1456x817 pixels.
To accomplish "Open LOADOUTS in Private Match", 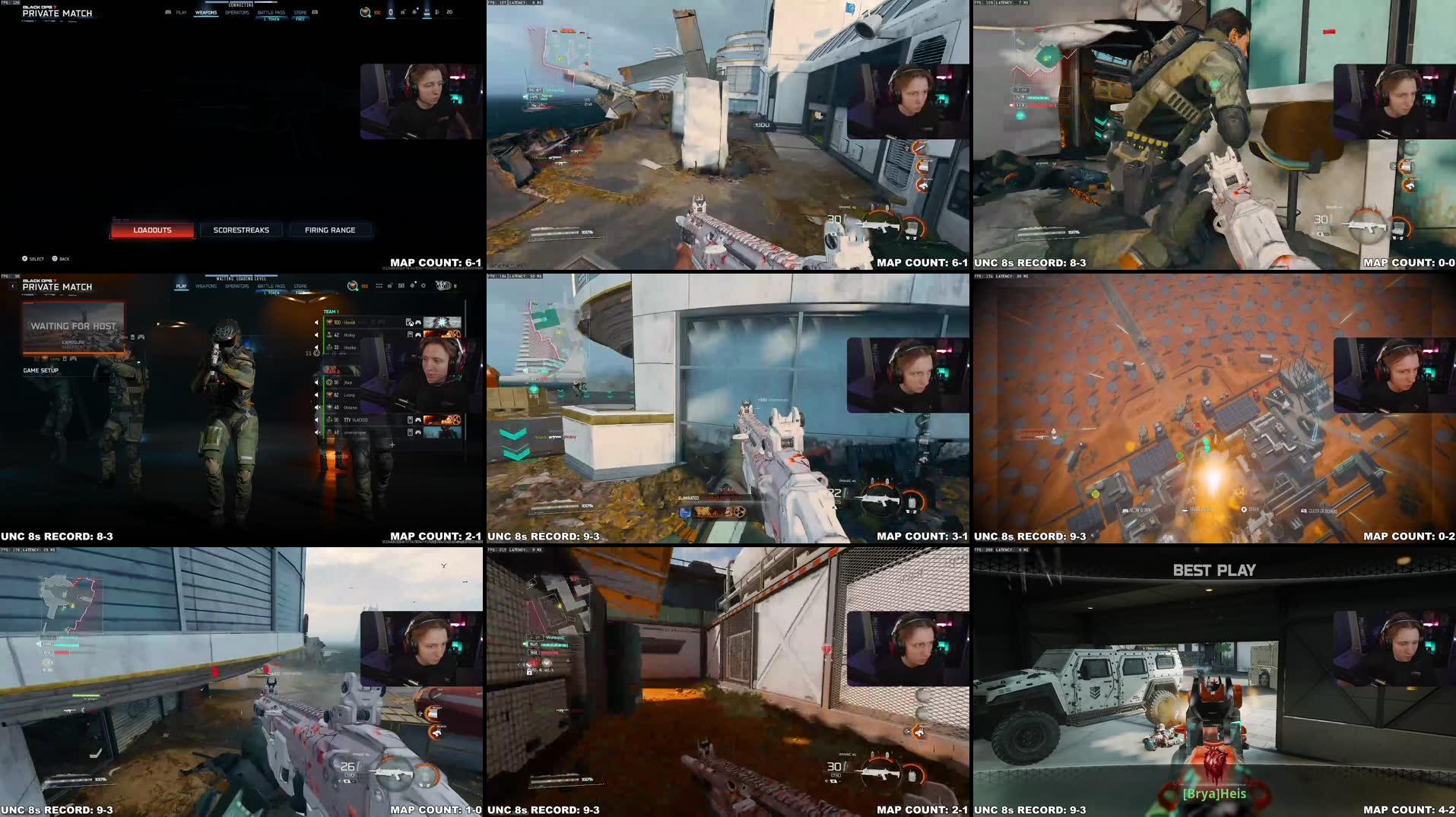I will point(152,230).
